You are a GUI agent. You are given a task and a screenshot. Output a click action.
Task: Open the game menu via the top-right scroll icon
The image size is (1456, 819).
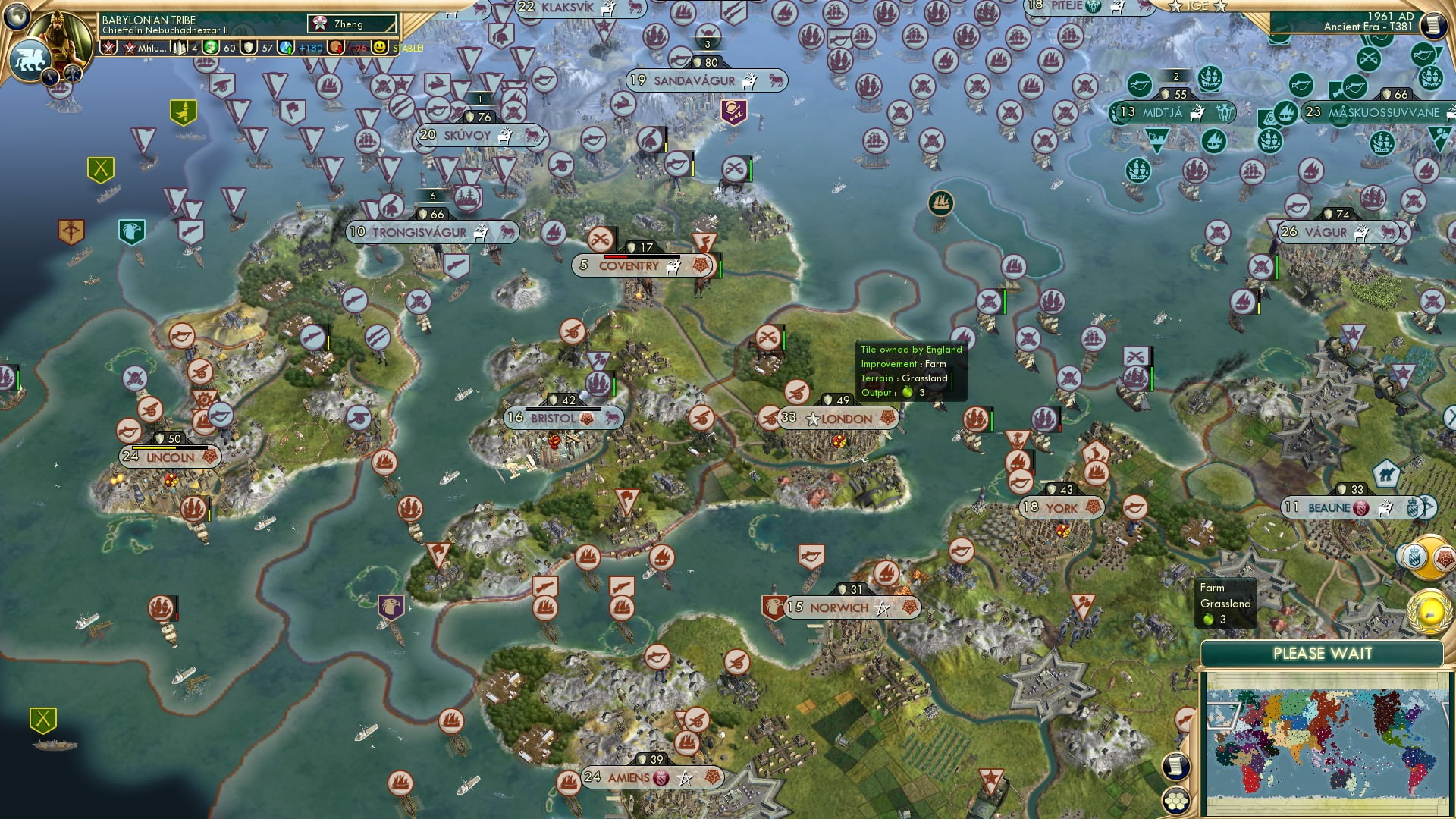point(1435,25)
